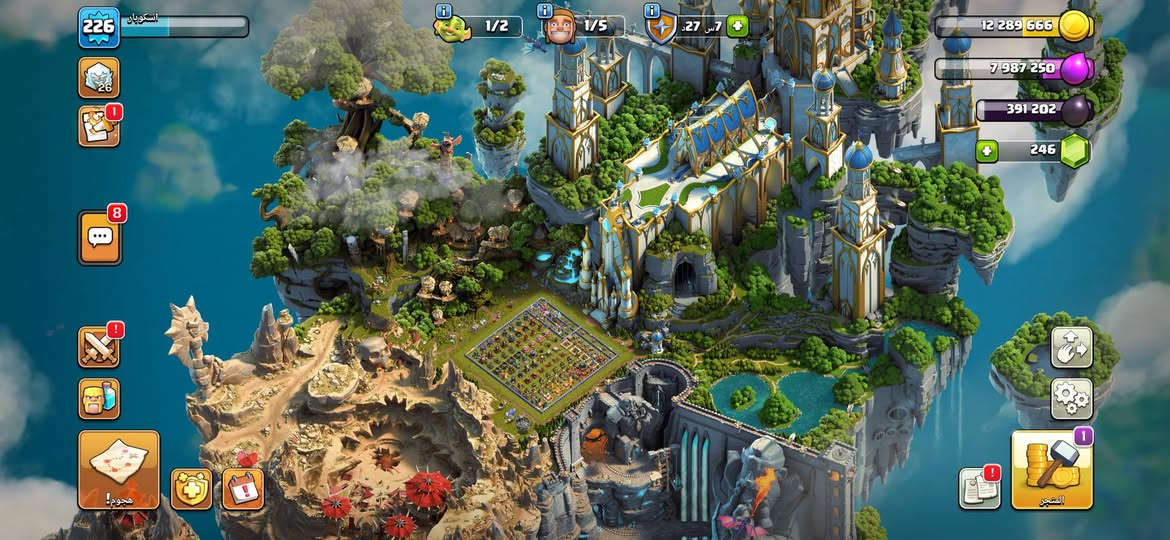Viewport: 1170px width, 540px height.
Task: Click the level 226 experience badge
Action: click(99, 27)
